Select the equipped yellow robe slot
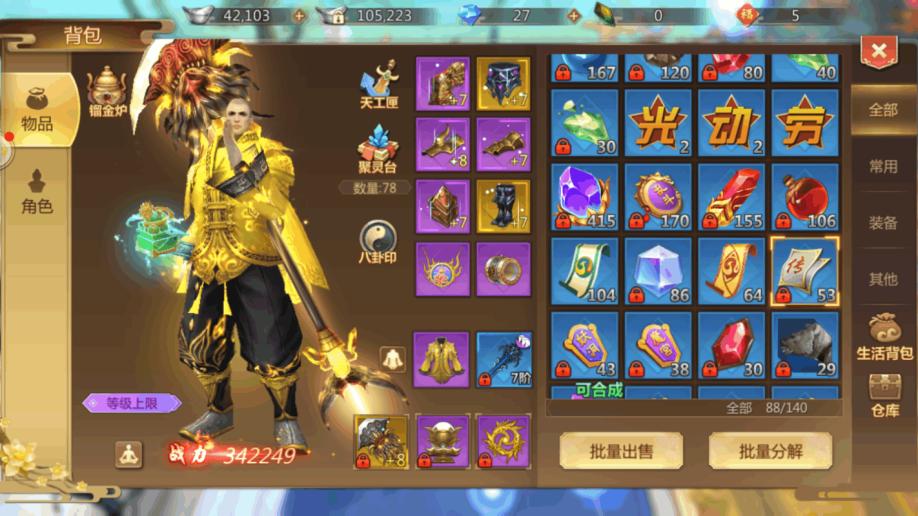This screenshot has width=918, height=516. [x=441, y=359]
